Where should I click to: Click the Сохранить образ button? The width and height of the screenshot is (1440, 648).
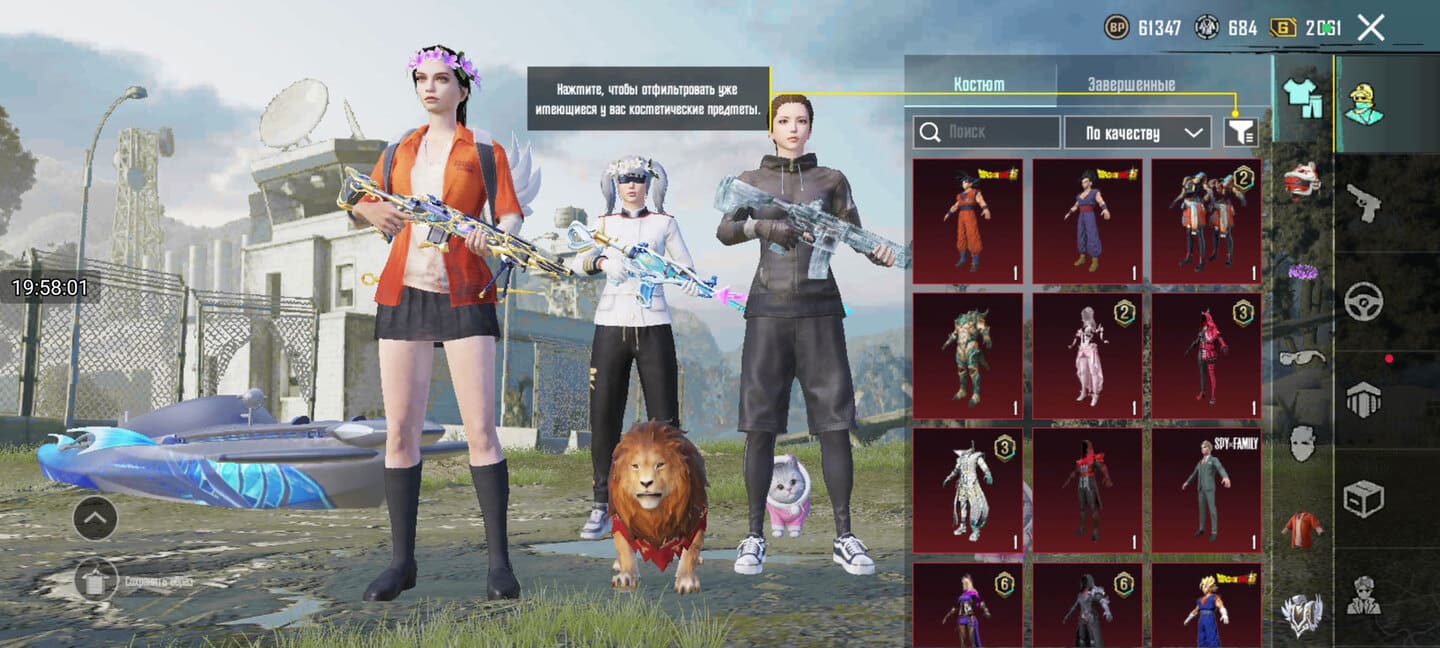[95, 581]
